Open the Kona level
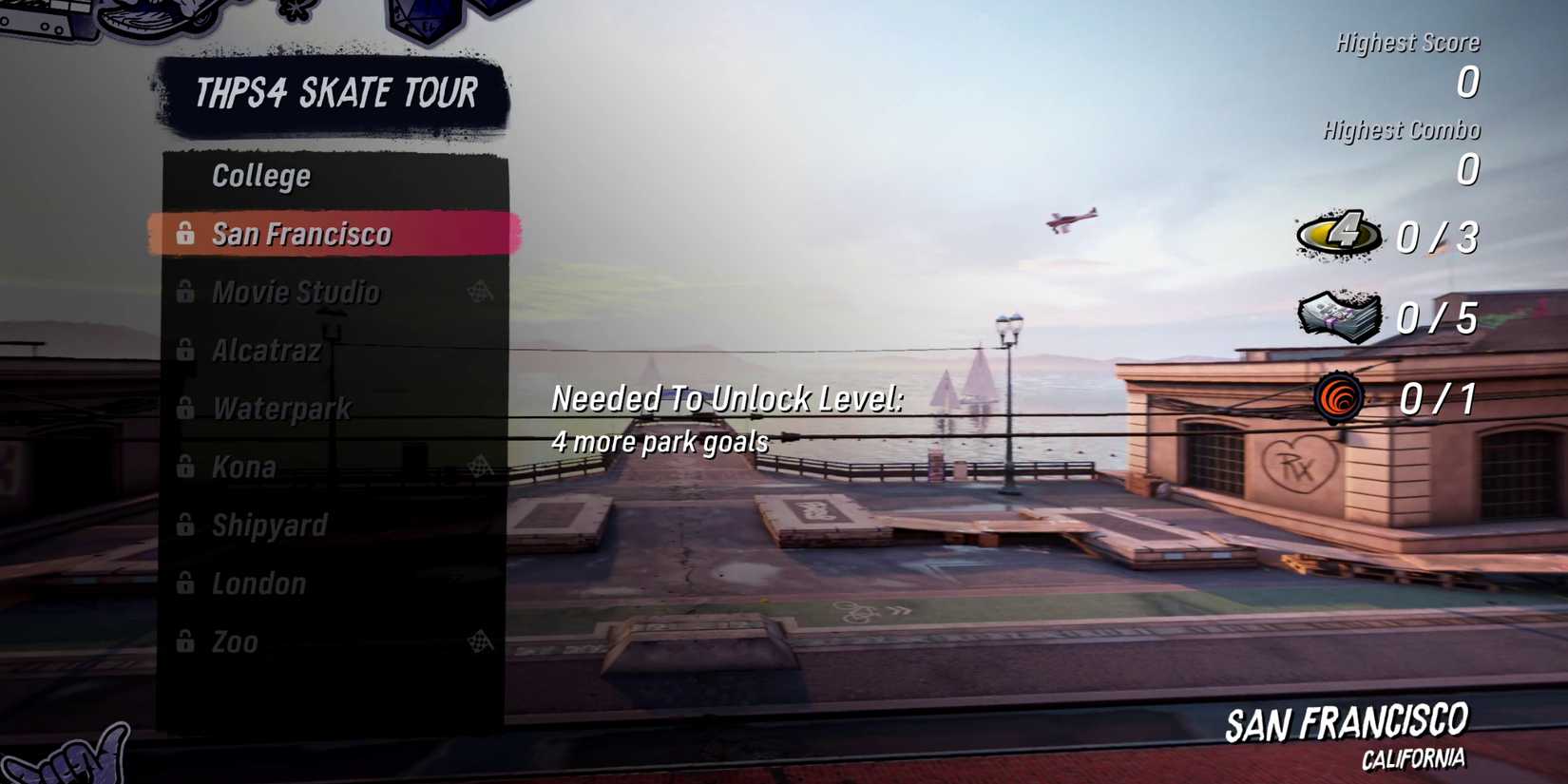1568x784 pixels. point(247,467)
